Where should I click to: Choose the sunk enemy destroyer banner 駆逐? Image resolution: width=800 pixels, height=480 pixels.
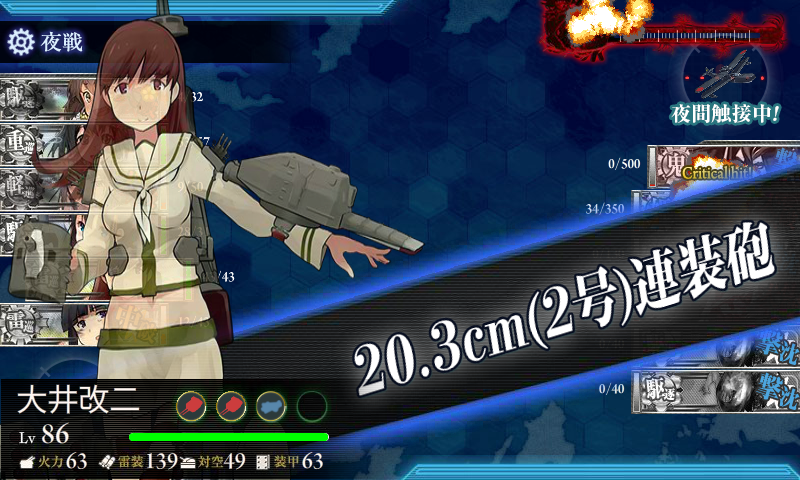[715, 391]
